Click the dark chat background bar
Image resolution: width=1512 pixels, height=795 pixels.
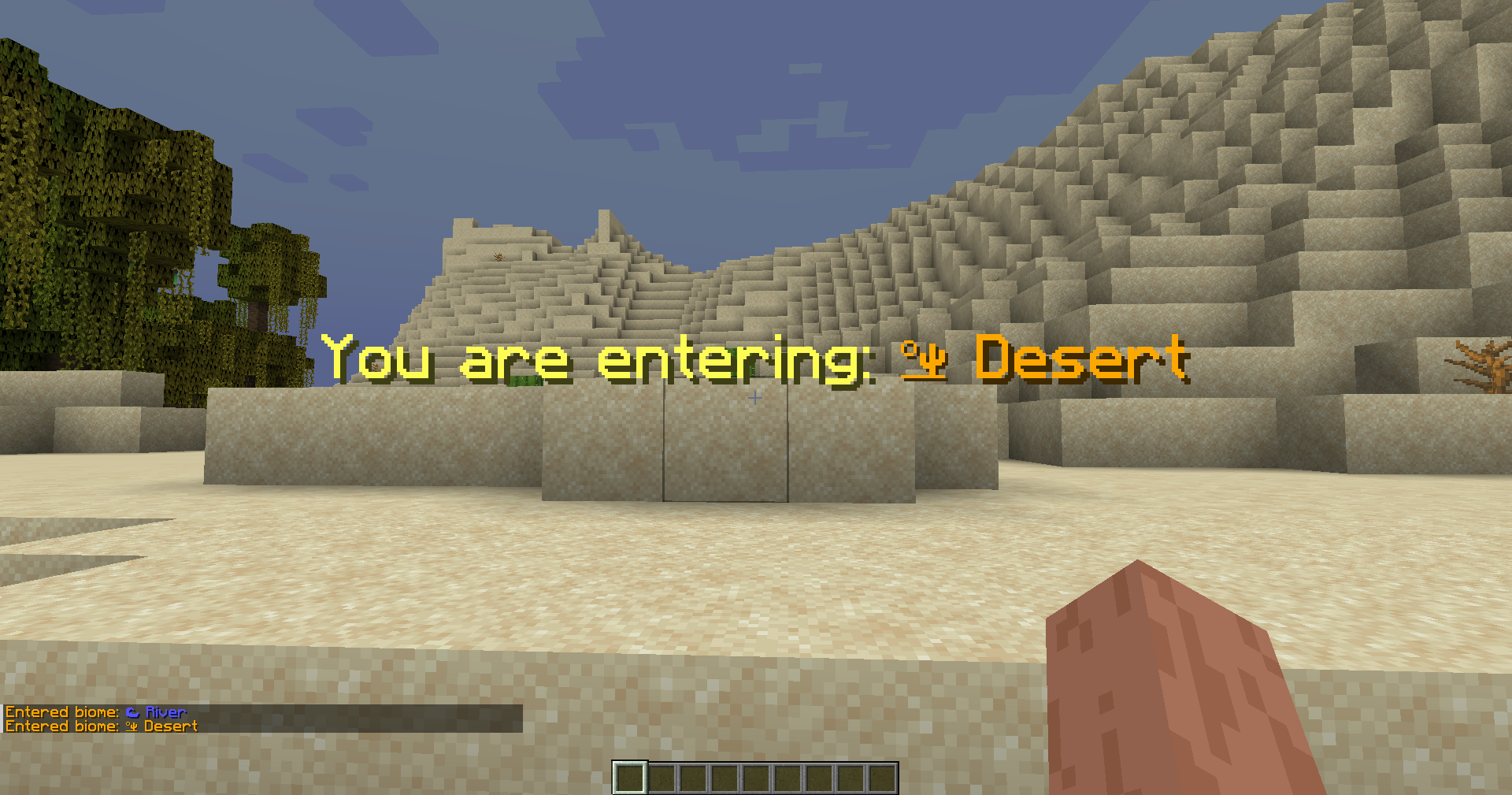point(354,717)
